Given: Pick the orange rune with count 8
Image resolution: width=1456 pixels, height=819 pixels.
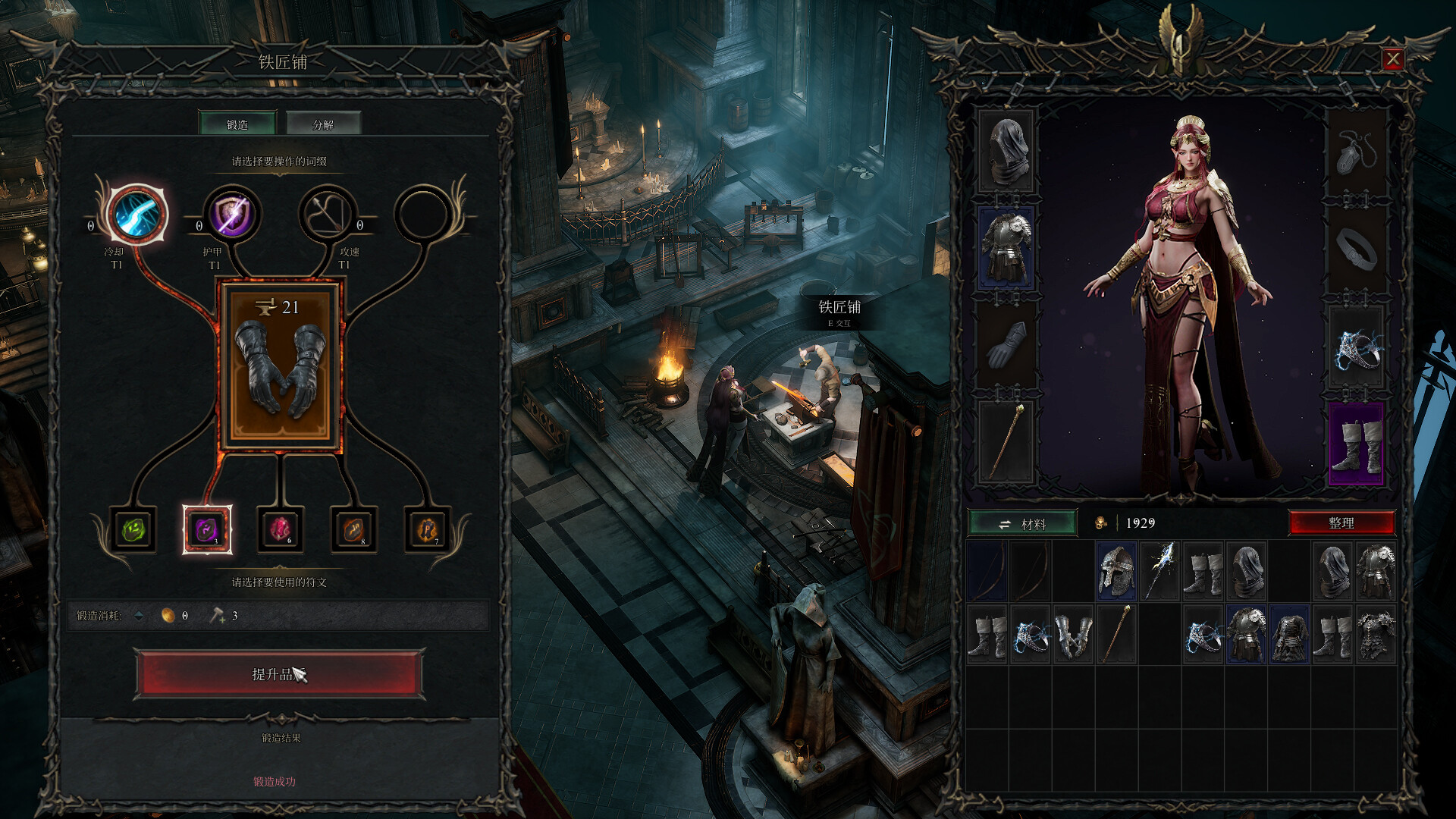Looking at the screenshot, I should [353, 529].
